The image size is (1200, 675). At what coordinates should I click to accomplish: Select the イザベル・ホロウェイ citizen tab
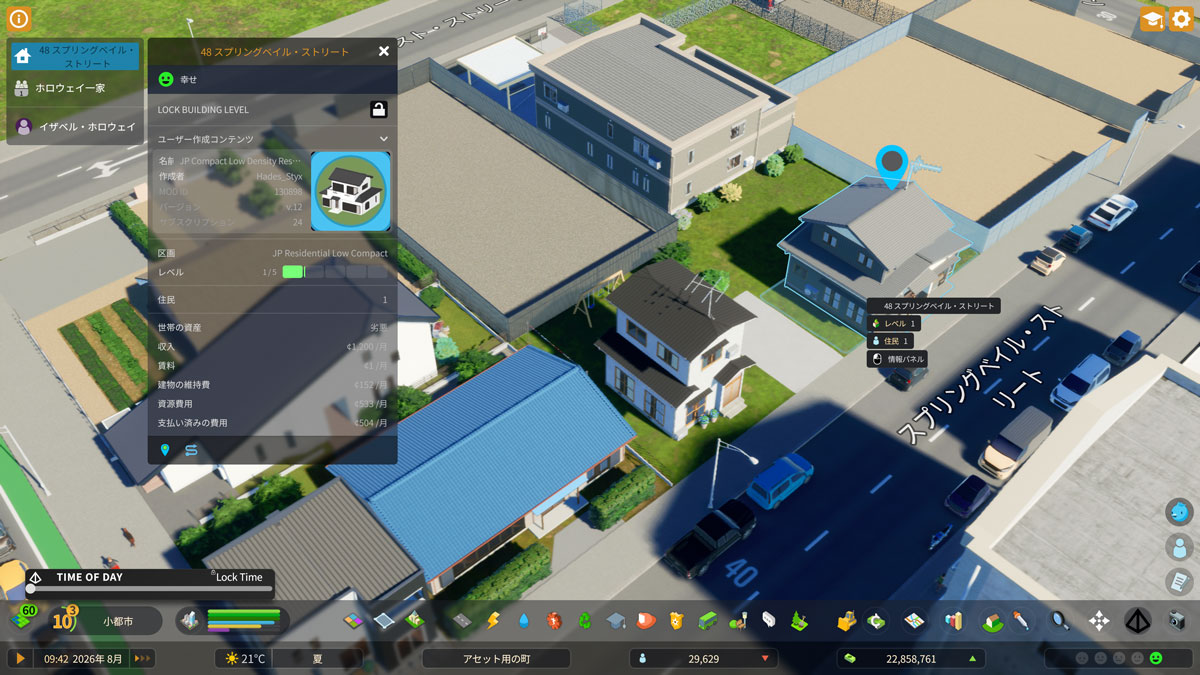click(74, 126)
